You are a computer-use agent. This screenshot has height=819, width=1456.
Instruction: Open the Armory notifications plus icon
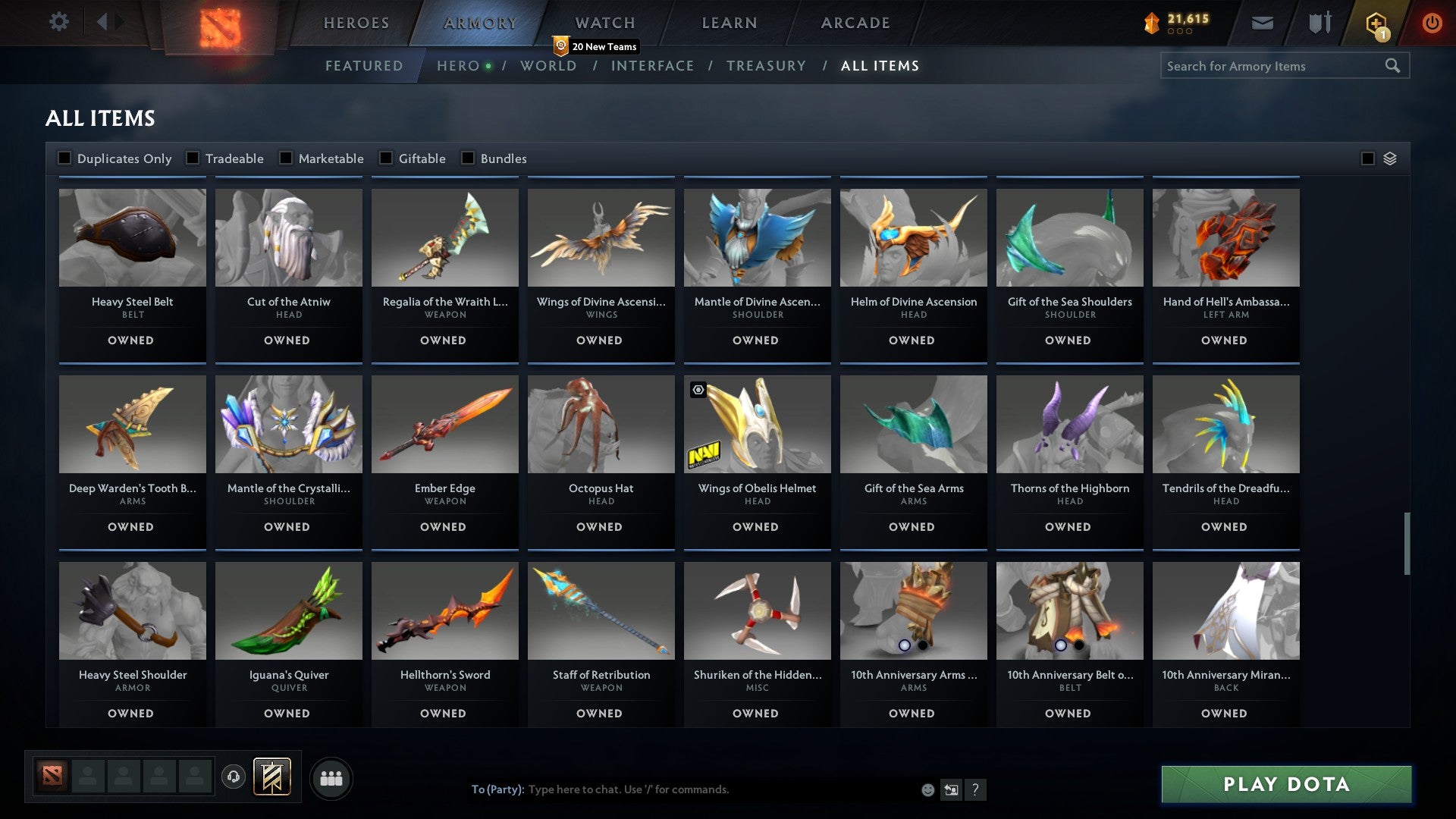tap(1376, 23)
